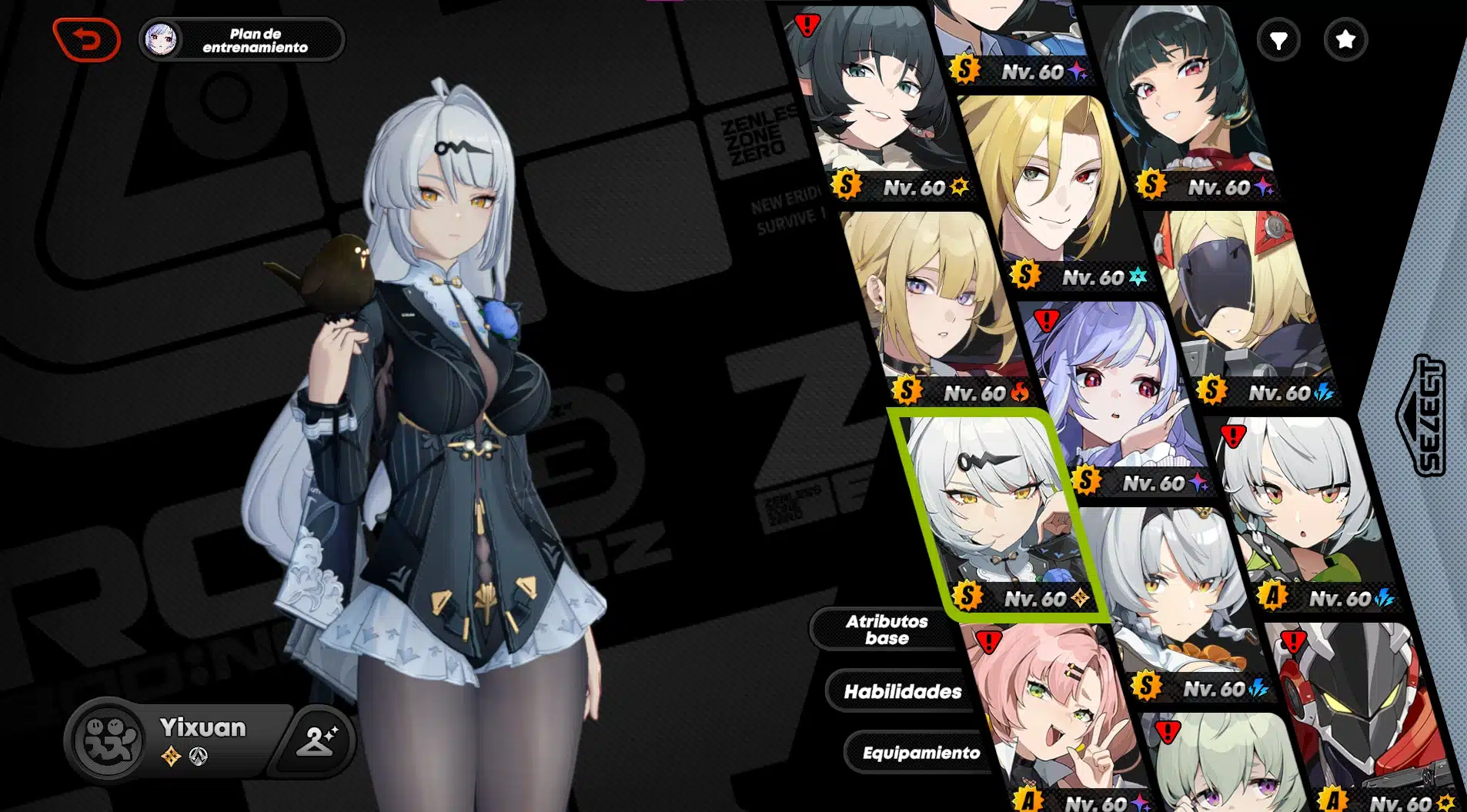Toggle the star favorites button

(1345, 40)
